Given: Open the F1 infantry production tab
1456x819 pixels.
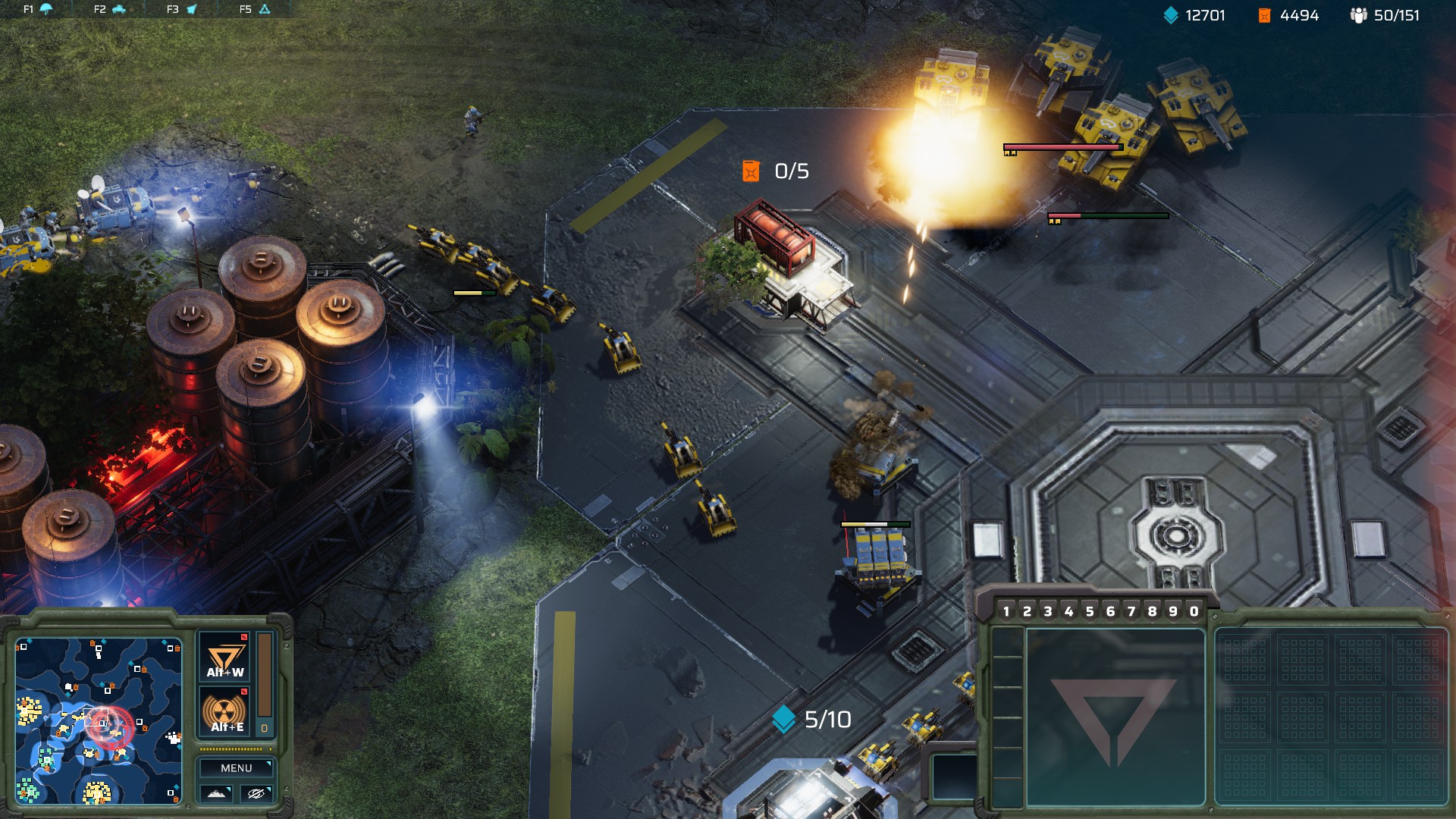Looking at the screenshot, I should point(38,9).
